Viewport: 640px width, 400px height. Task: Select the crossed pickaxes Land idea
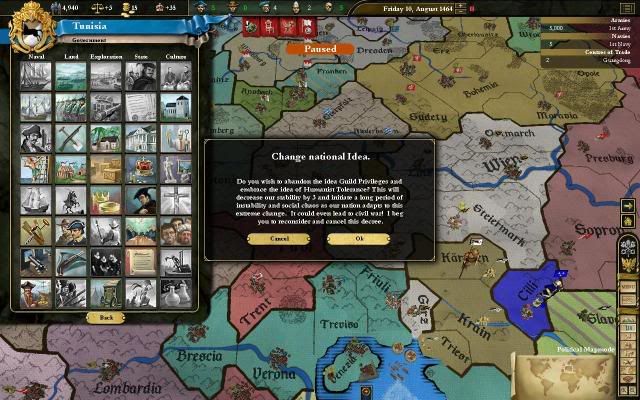click(x=70, y=137)
